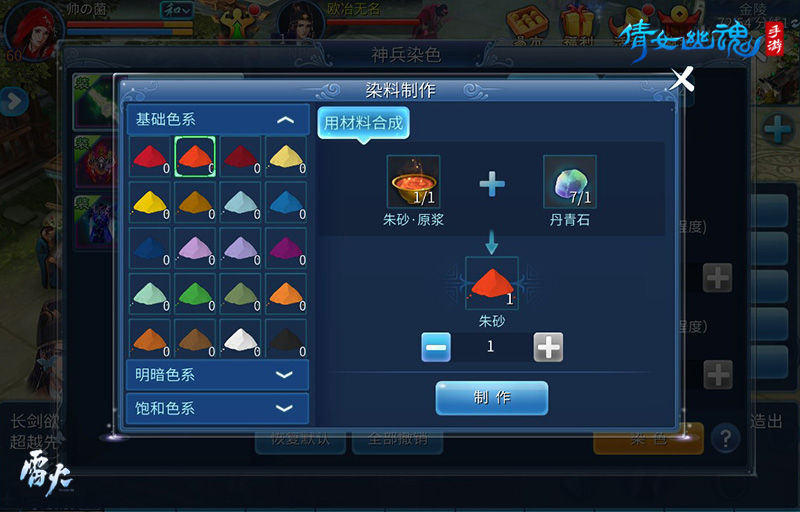800x512 pixels.
Task: Select the highlighted vermilion dye swatch
Action: pos(194,156)
